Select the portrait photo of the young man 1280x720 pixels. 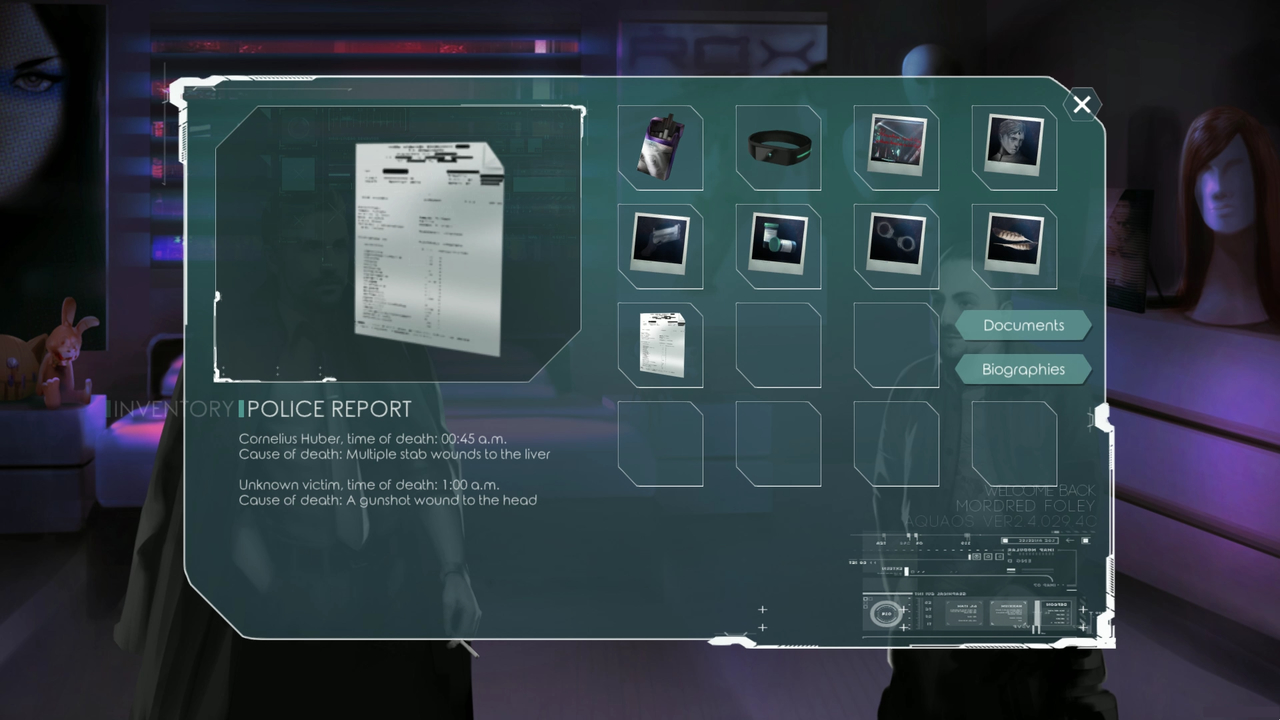point(1014,148)
